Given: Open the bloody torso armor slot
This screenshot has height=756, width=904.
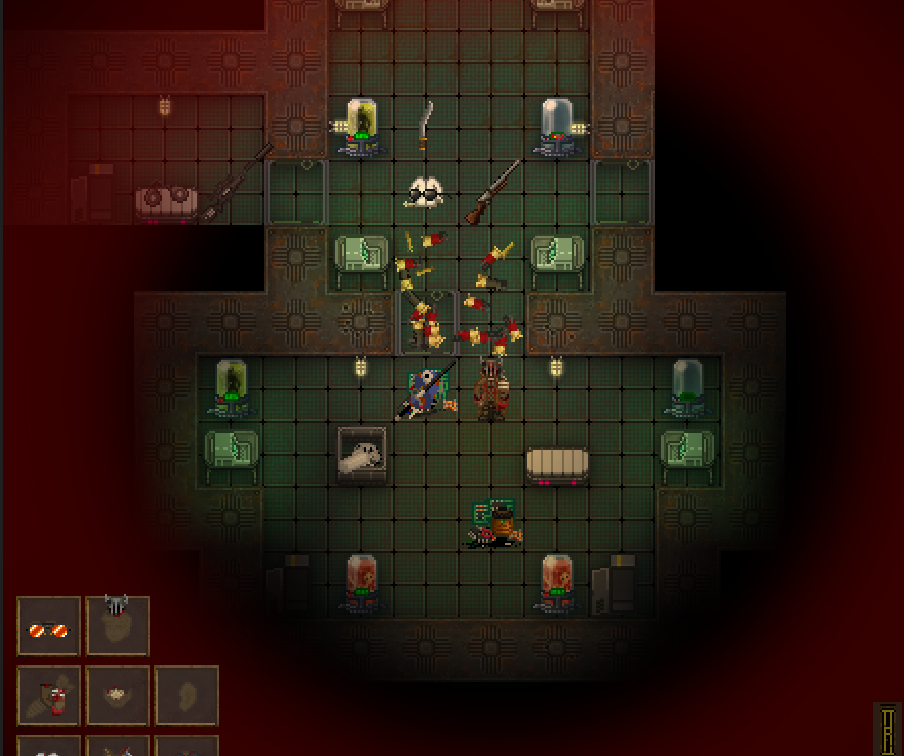Looking at the screenshot, I should [48, 696].
